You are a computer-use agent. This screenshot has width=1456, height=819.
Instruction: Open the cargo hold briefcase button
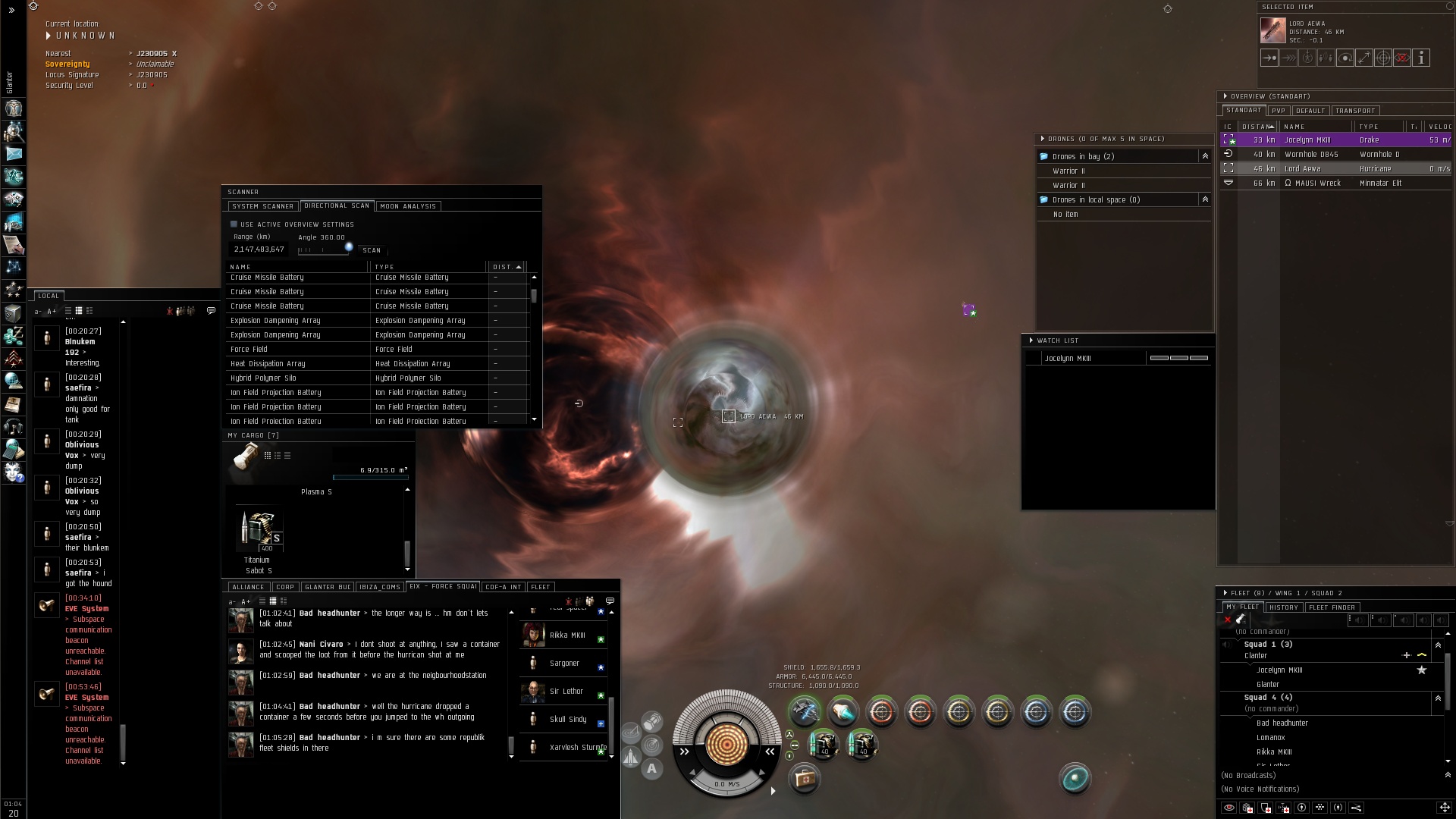[x=804, y=778]
